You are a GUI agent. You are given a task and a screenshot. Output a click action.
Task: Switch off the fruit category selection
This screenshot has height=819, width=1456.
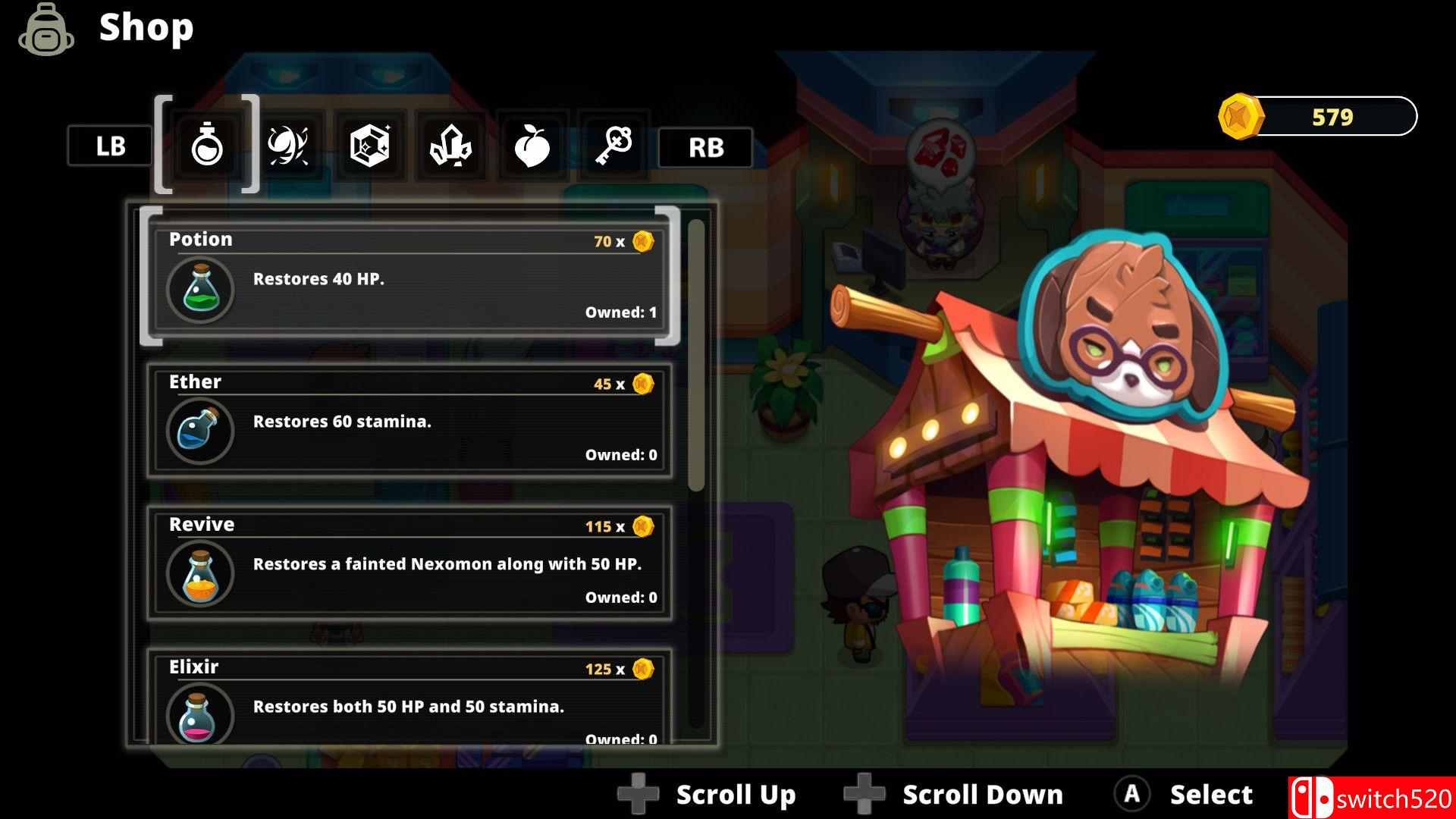[532, 146]
